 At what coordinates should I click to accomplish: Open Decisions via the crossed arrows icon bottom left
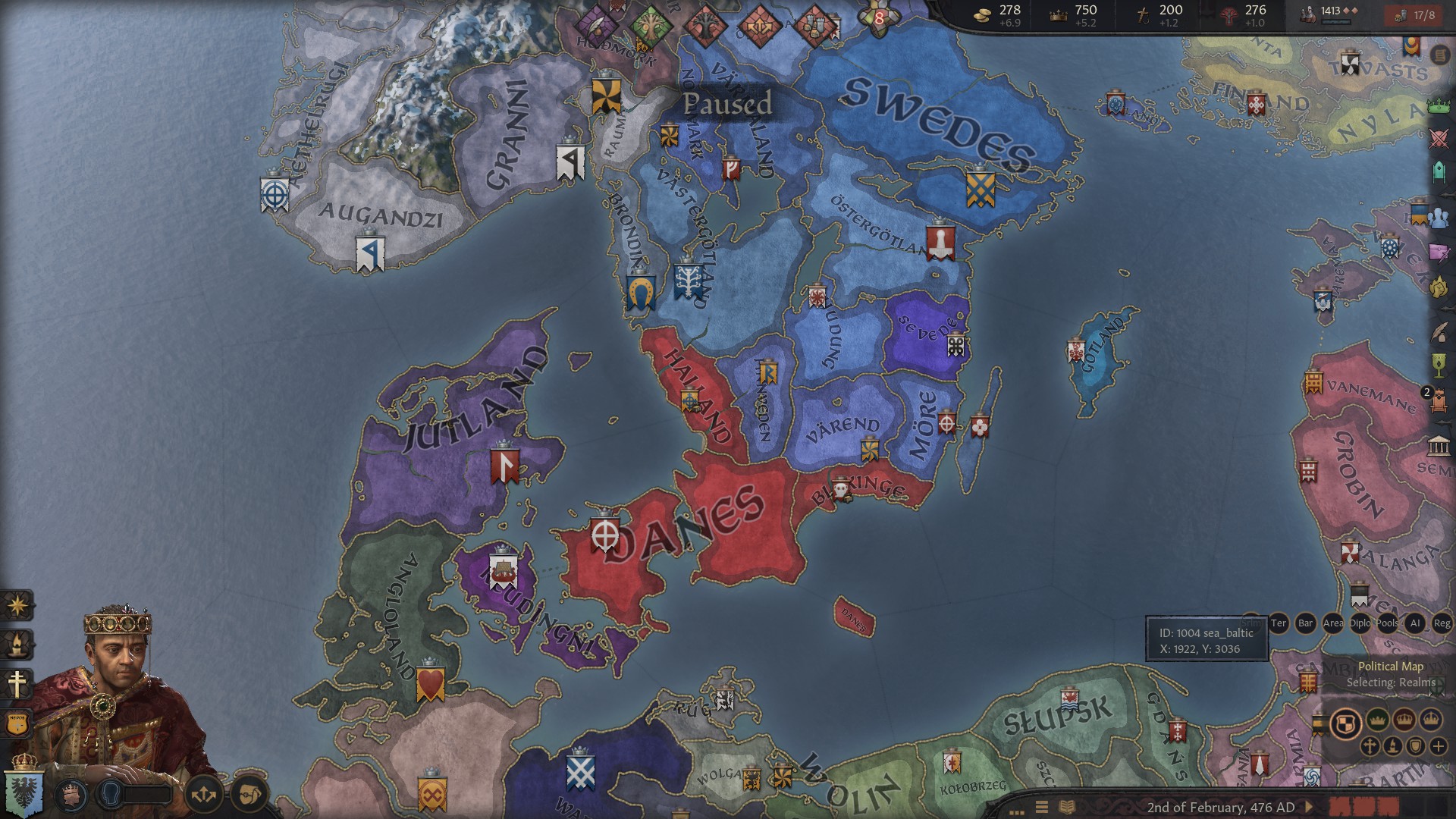205,796
